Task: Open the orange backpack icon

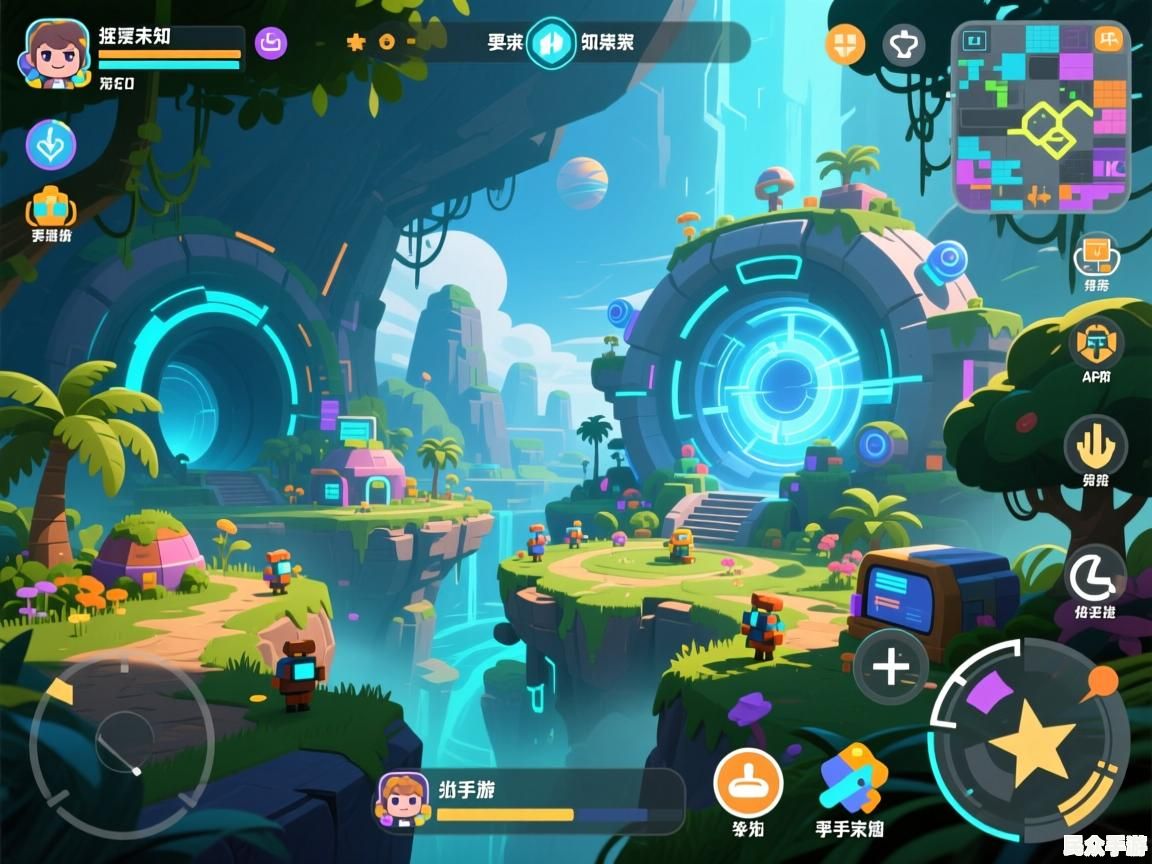Action: click(51, 208)
